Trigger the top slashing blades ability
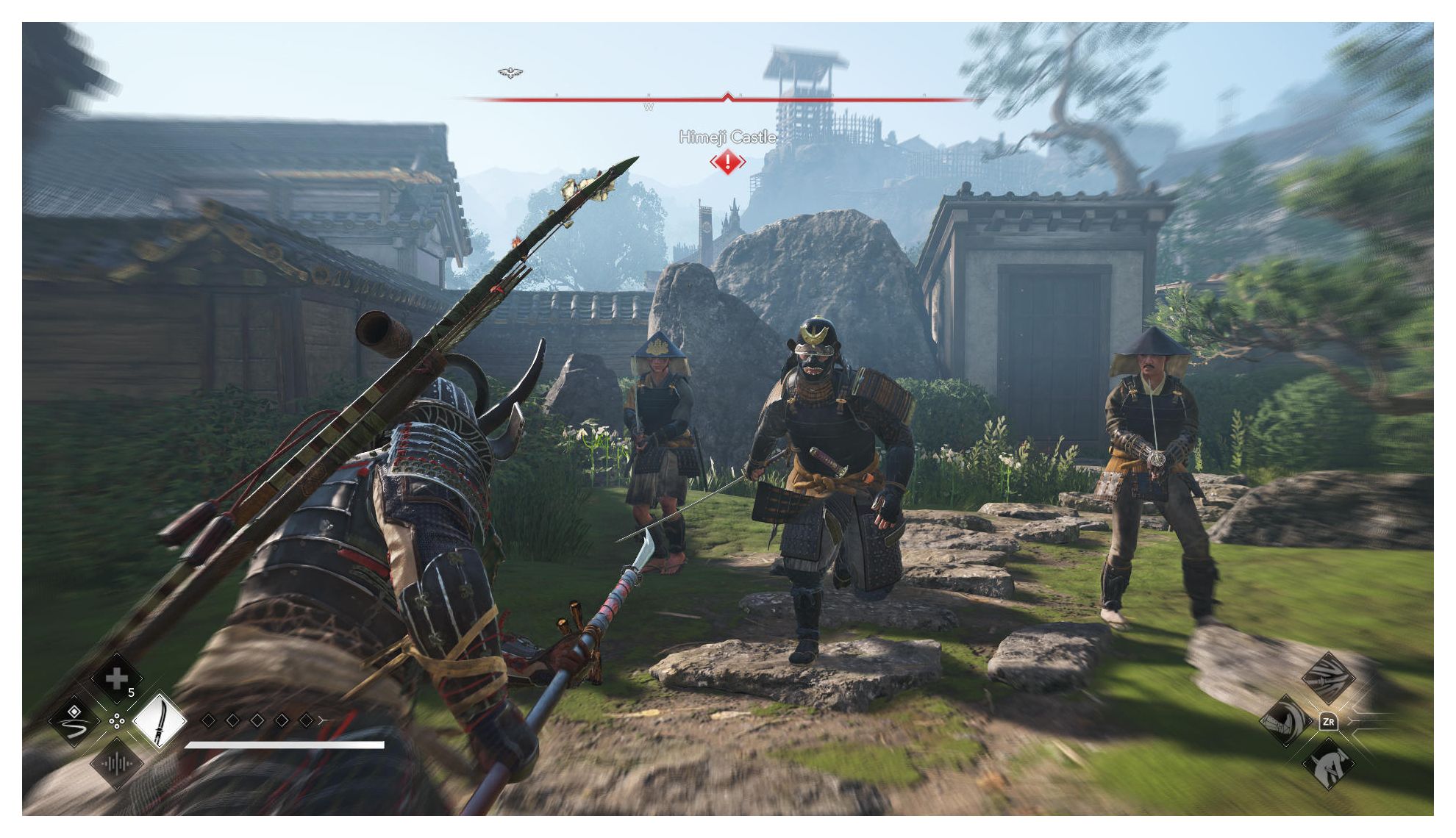The image size is (1456, 838). click(x=1329, y=678)
